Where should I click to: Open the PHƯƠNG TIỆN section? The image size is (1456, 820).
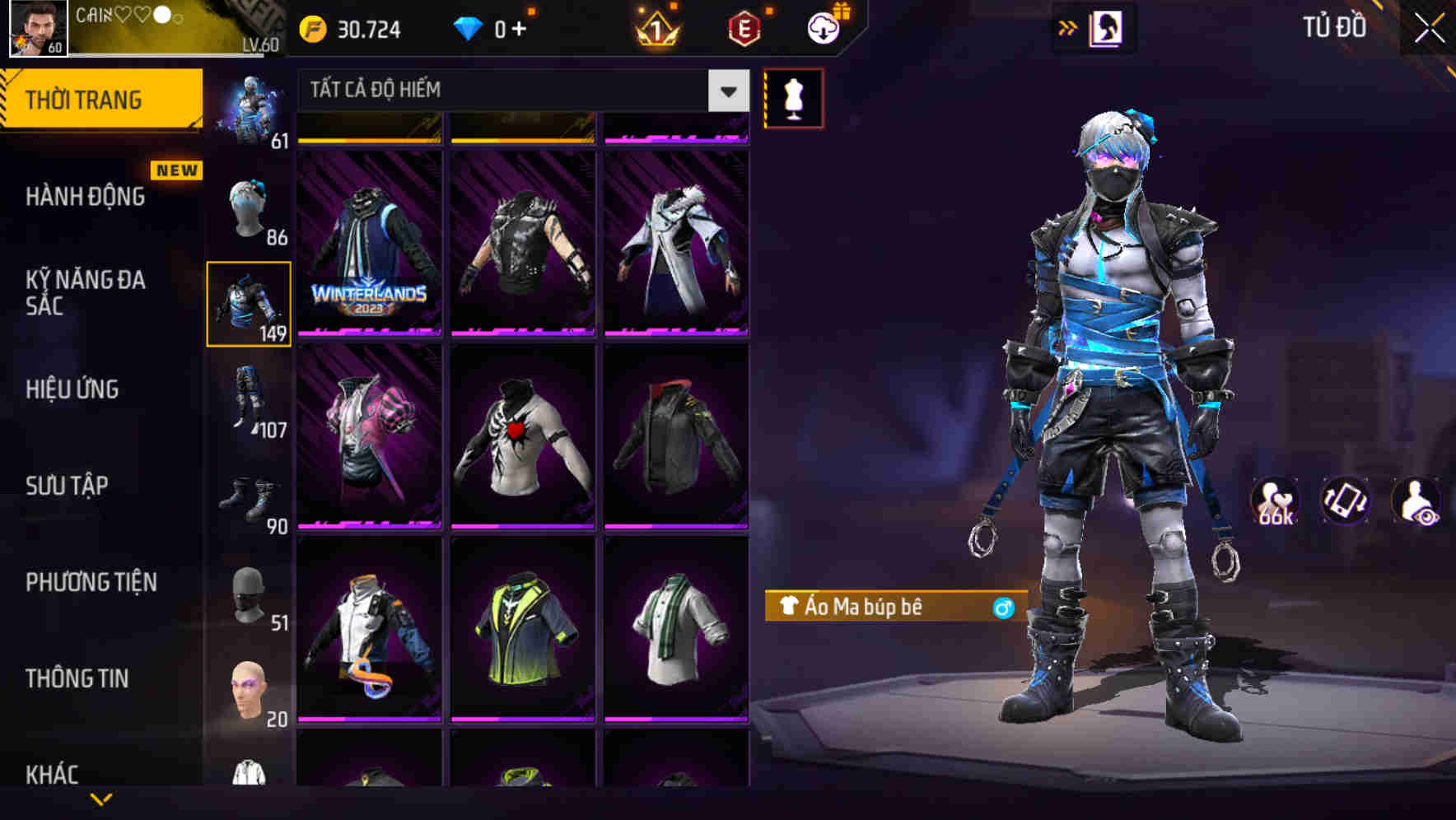tap(91, 582)
